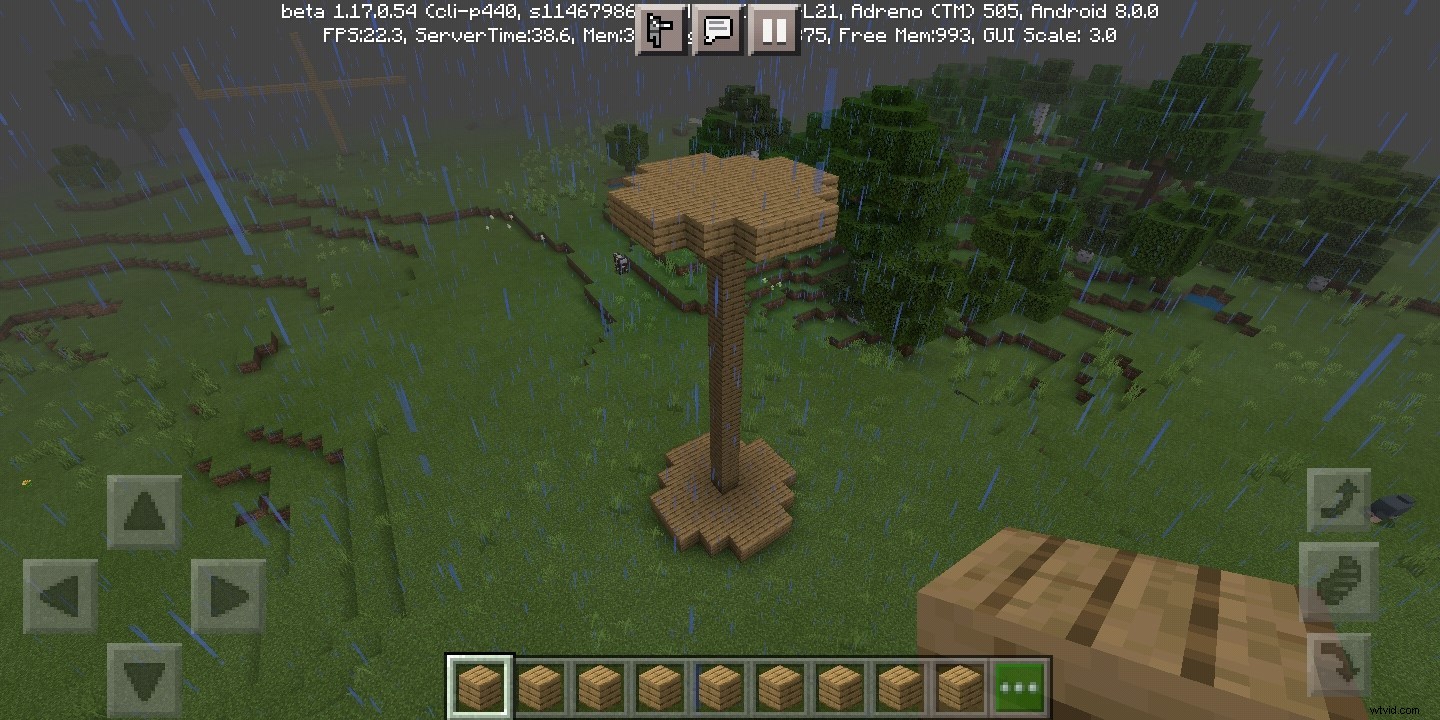Select the fourth hotbar slot
This screenshot has height=720, width=1440.
tap(659, 684)
